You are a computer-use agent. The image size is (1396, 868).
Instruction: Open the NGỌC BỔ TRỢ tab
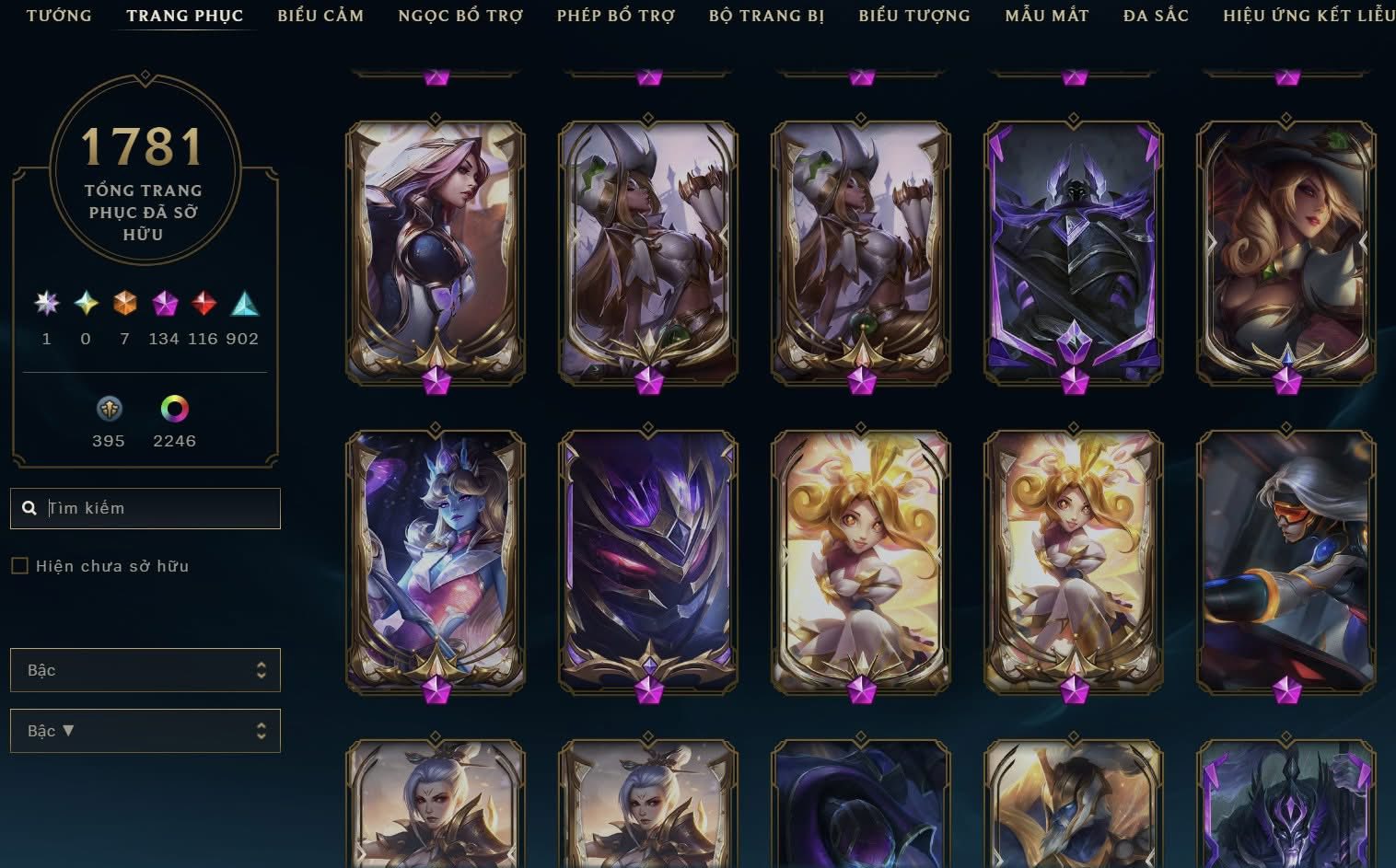(460, 15)
